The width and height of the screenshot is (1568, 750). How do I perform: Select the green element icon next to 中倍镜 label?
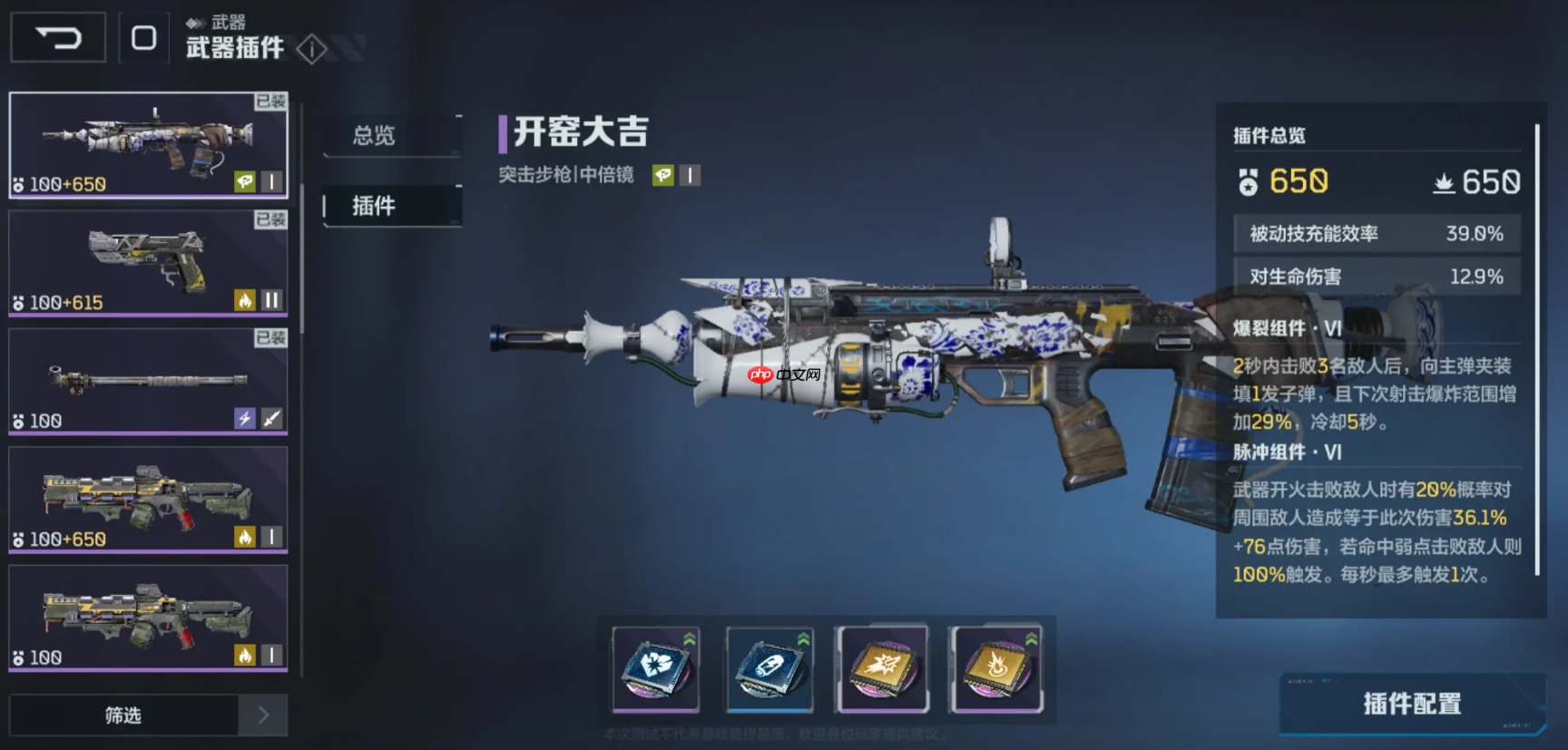(x=665, y=175)
